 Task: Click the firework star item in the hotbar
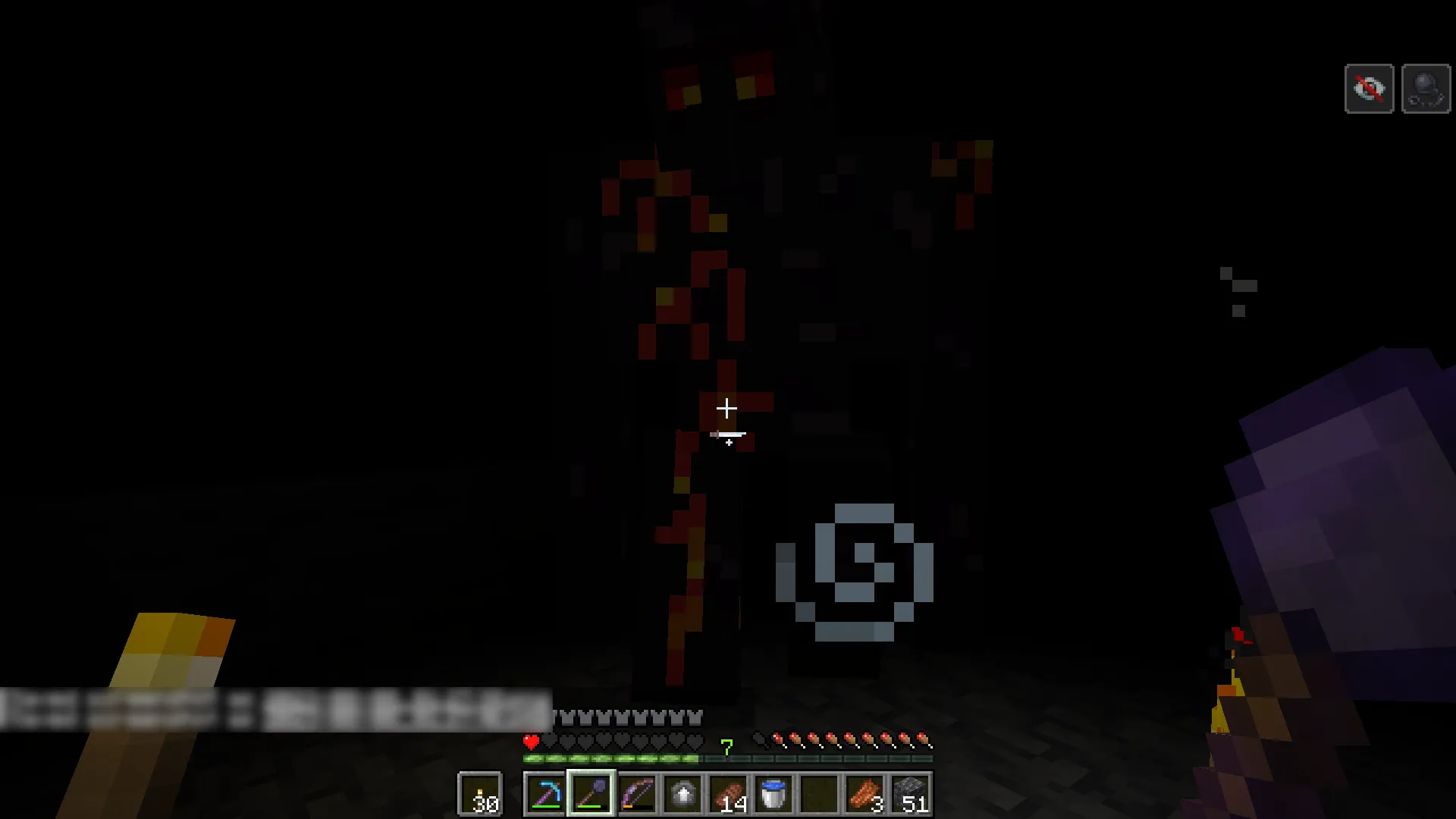683,792
